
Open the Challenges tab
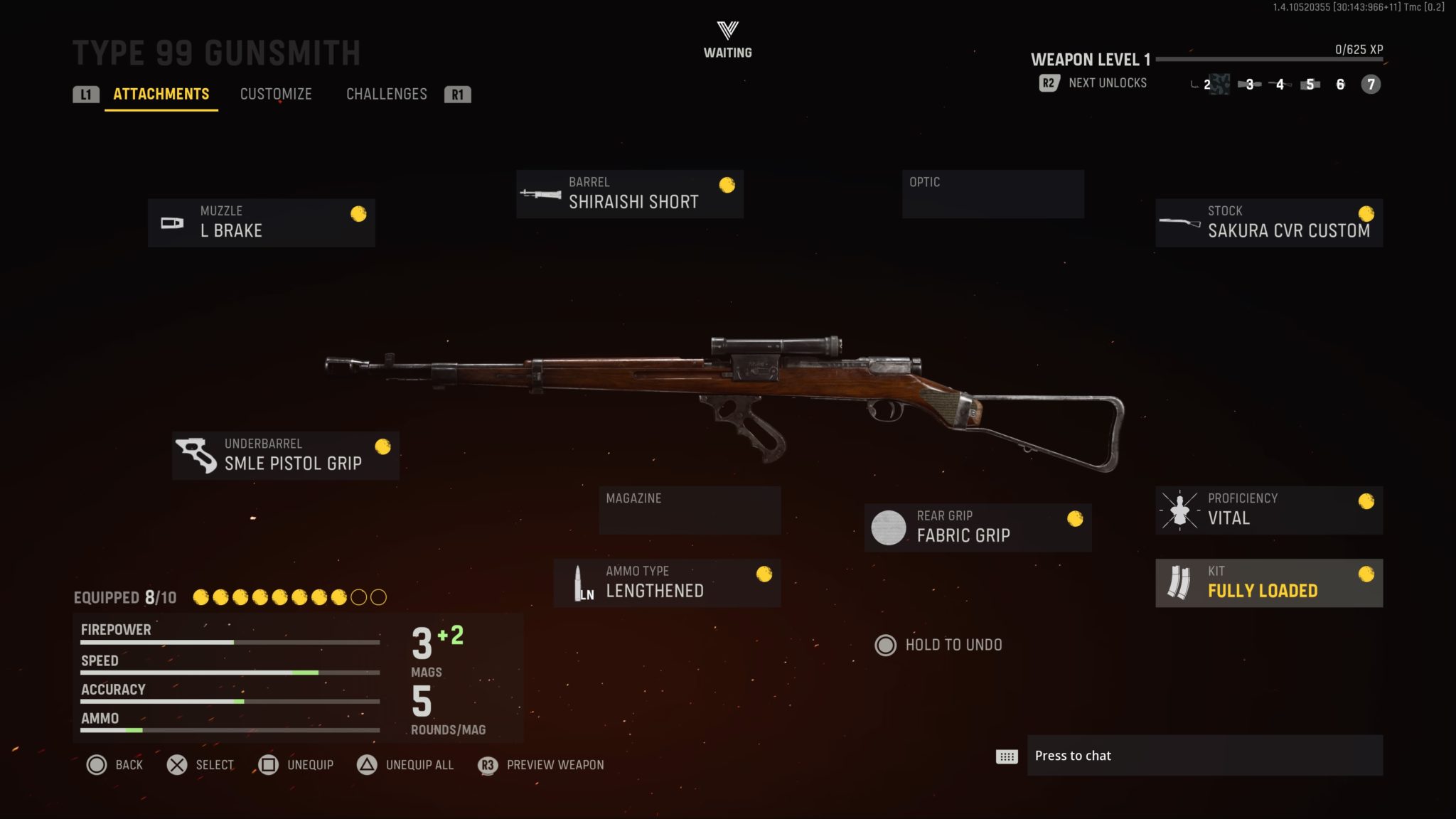[387, 94]
